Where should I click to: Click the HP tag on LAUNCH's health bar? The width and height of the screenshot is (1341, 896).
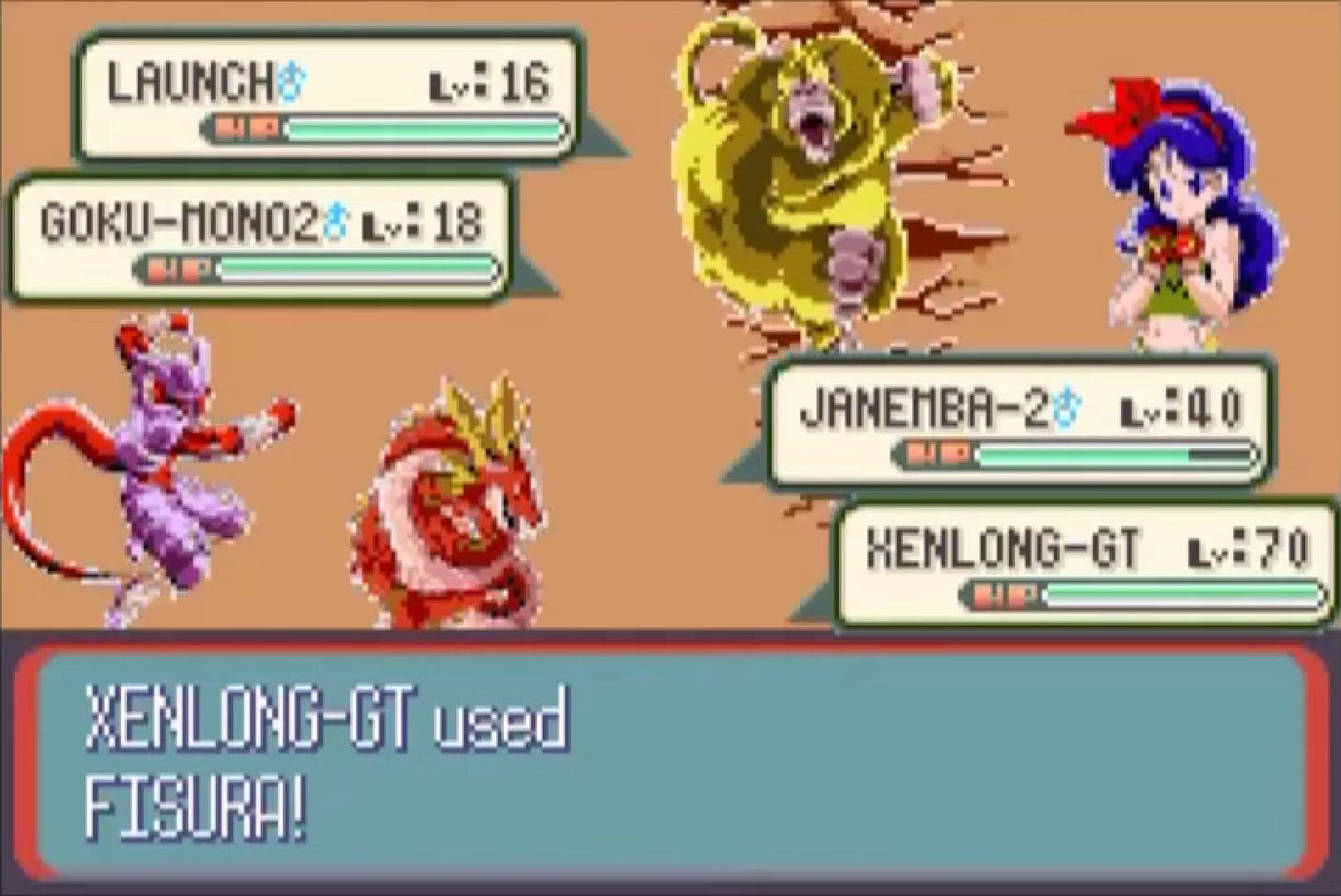(x=246, y=128)
